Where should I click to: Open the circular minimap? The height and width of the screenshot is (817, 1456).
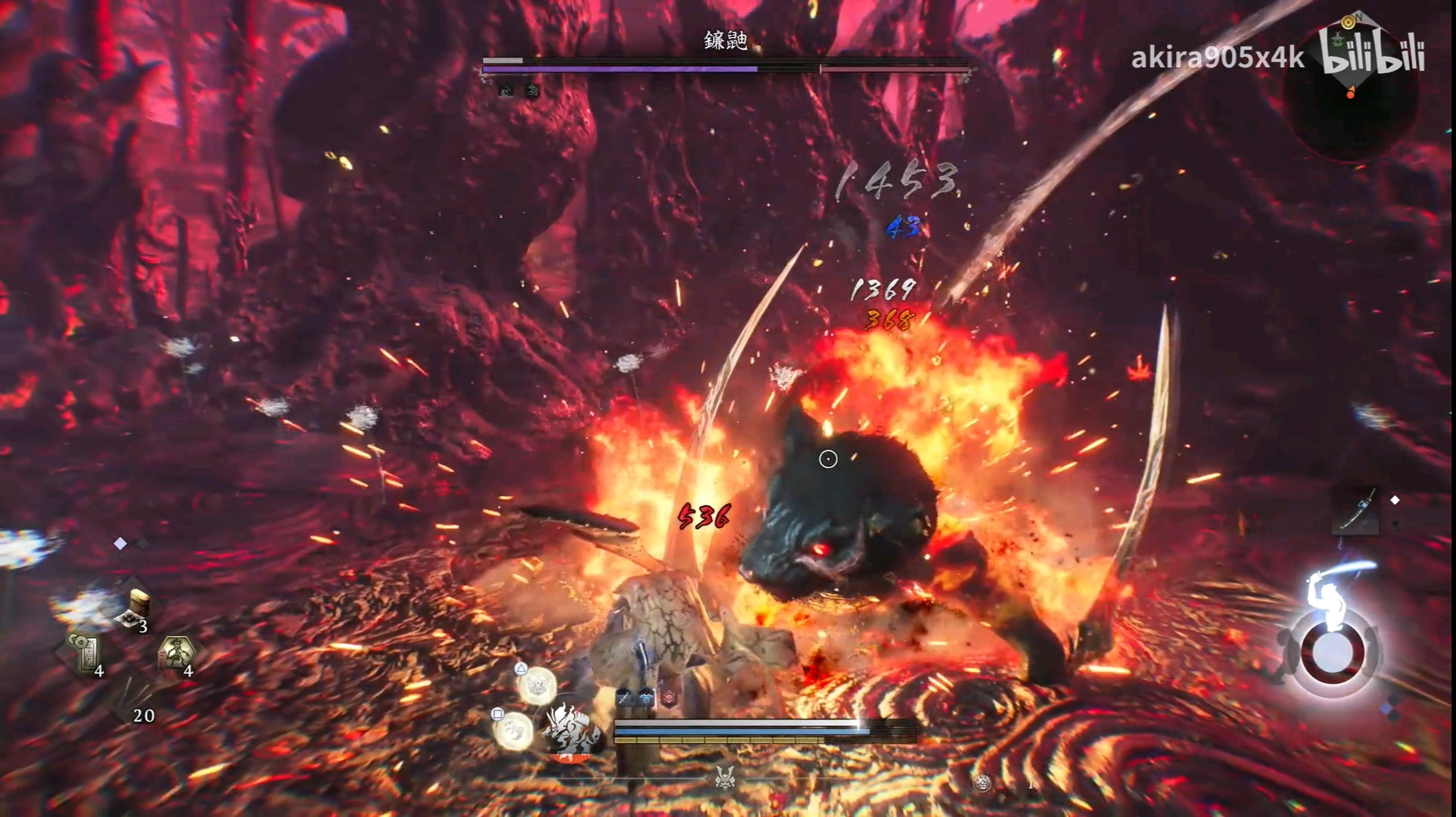(1351, 97)
